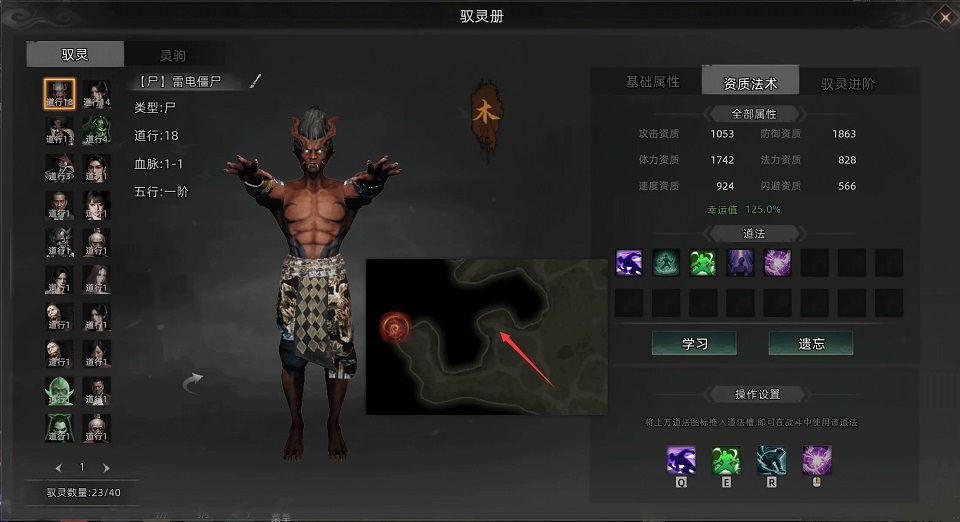Switch to the 驭灵 tab
Screen dimensions: 960x522
click(x=75, y=55)
